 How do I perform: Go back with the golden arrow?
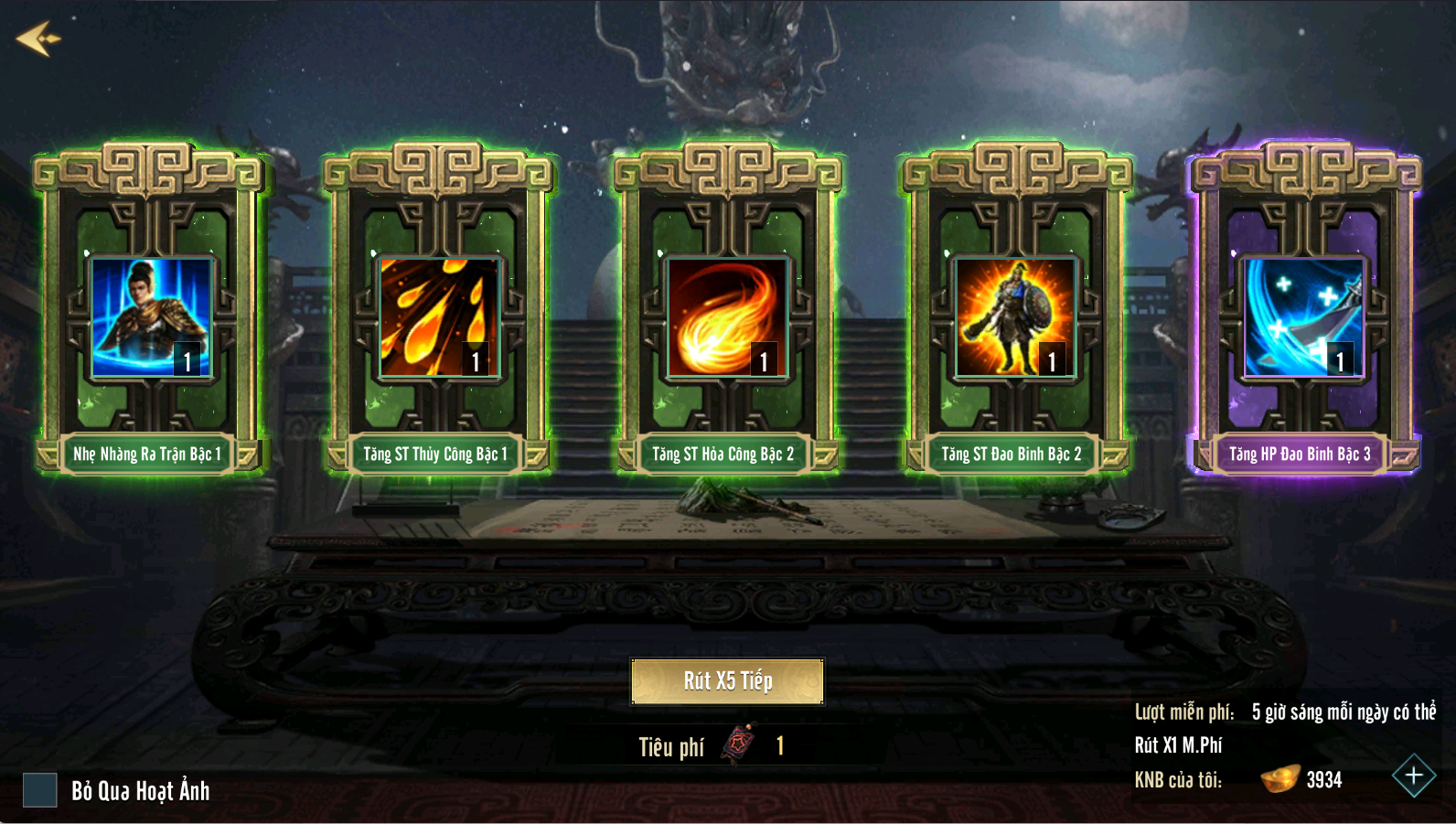tap(37, 38)
